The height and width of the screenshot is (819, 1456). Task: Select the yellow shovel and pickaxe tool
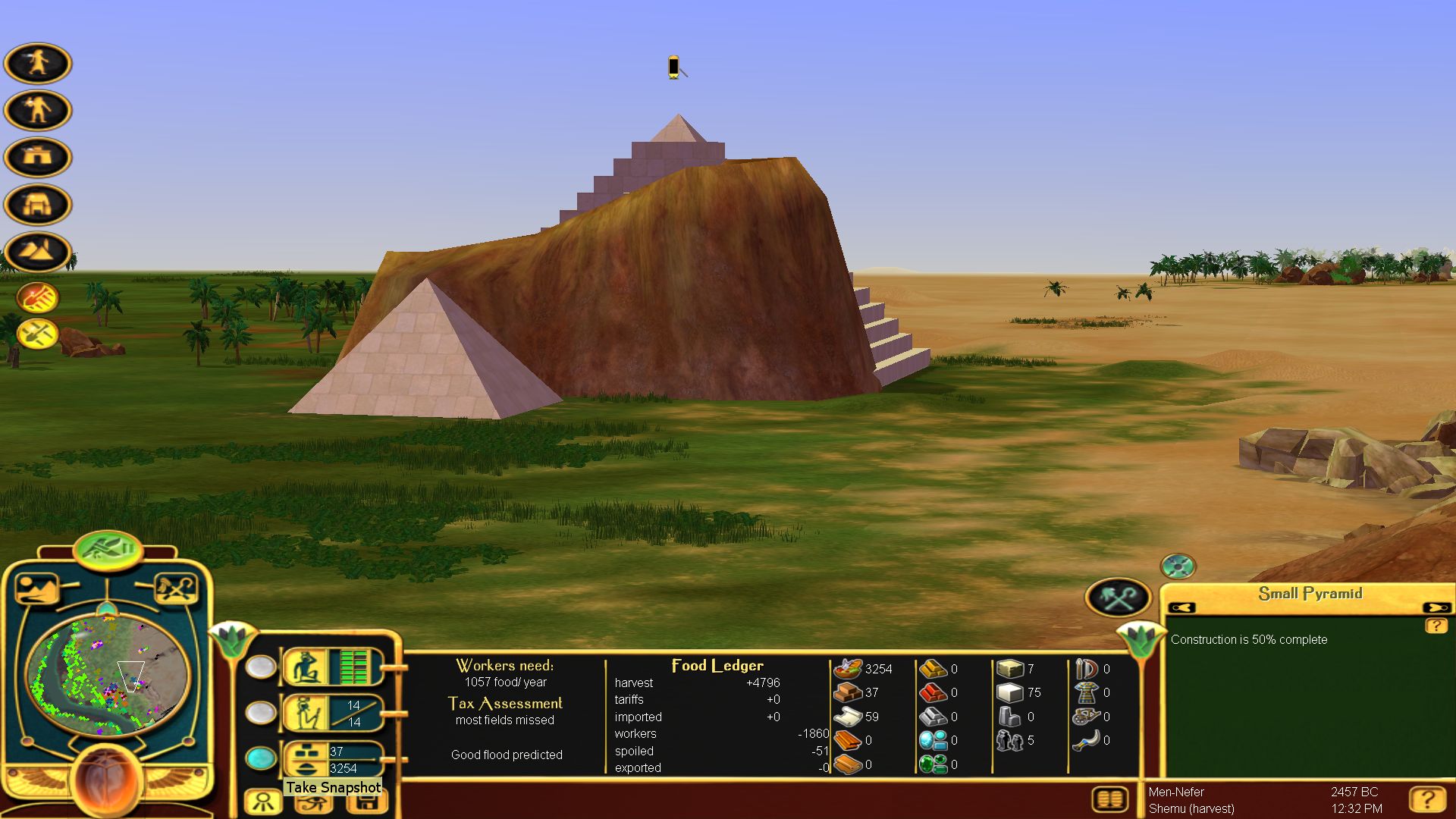point(37,334)
